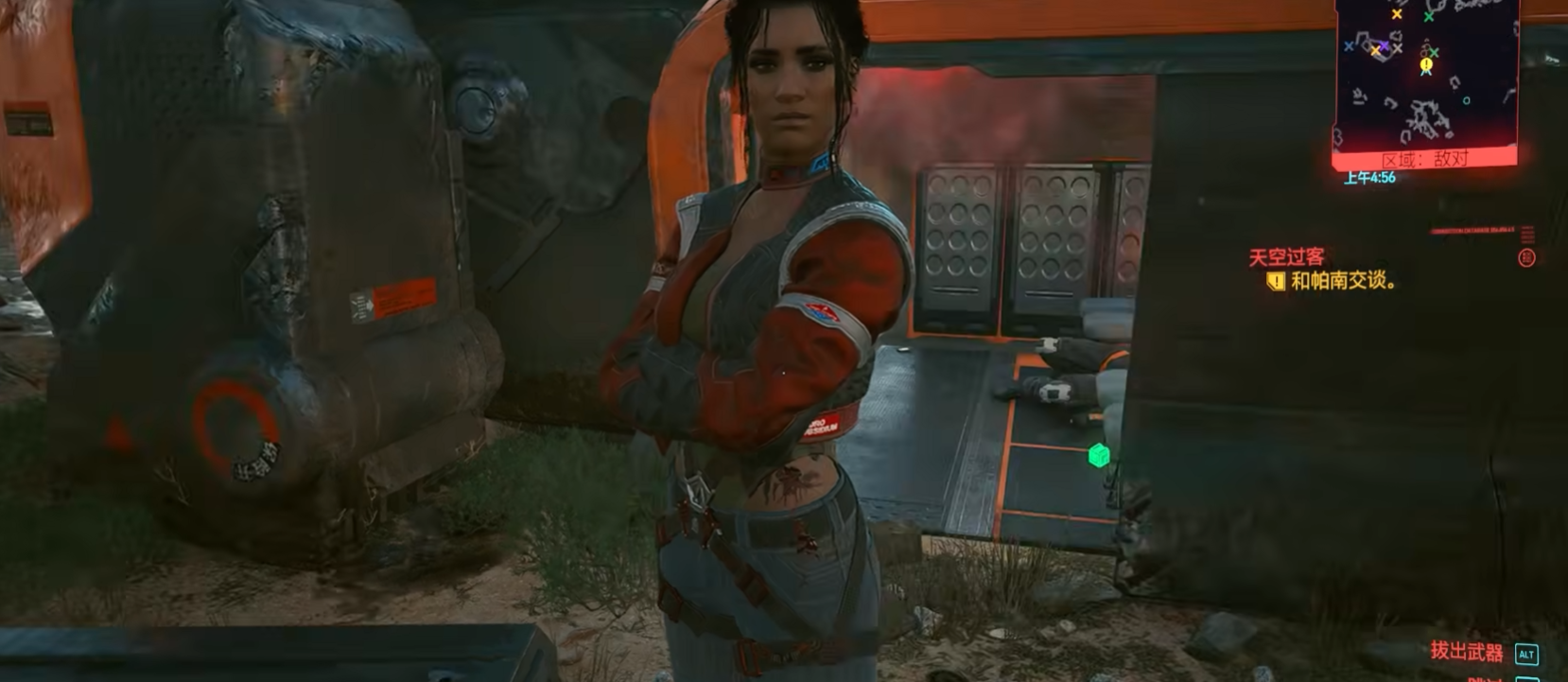
Task: Click the purple X marker on the minimap
Action: [1385, 45]
